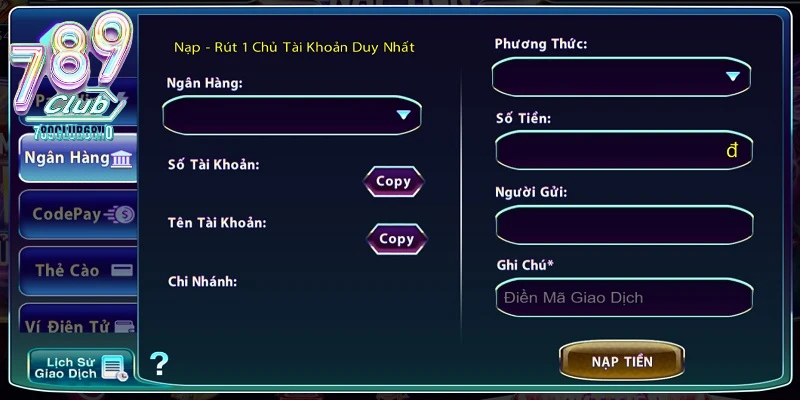Copy the Tên Tài Khoản account name

(396, 239)
